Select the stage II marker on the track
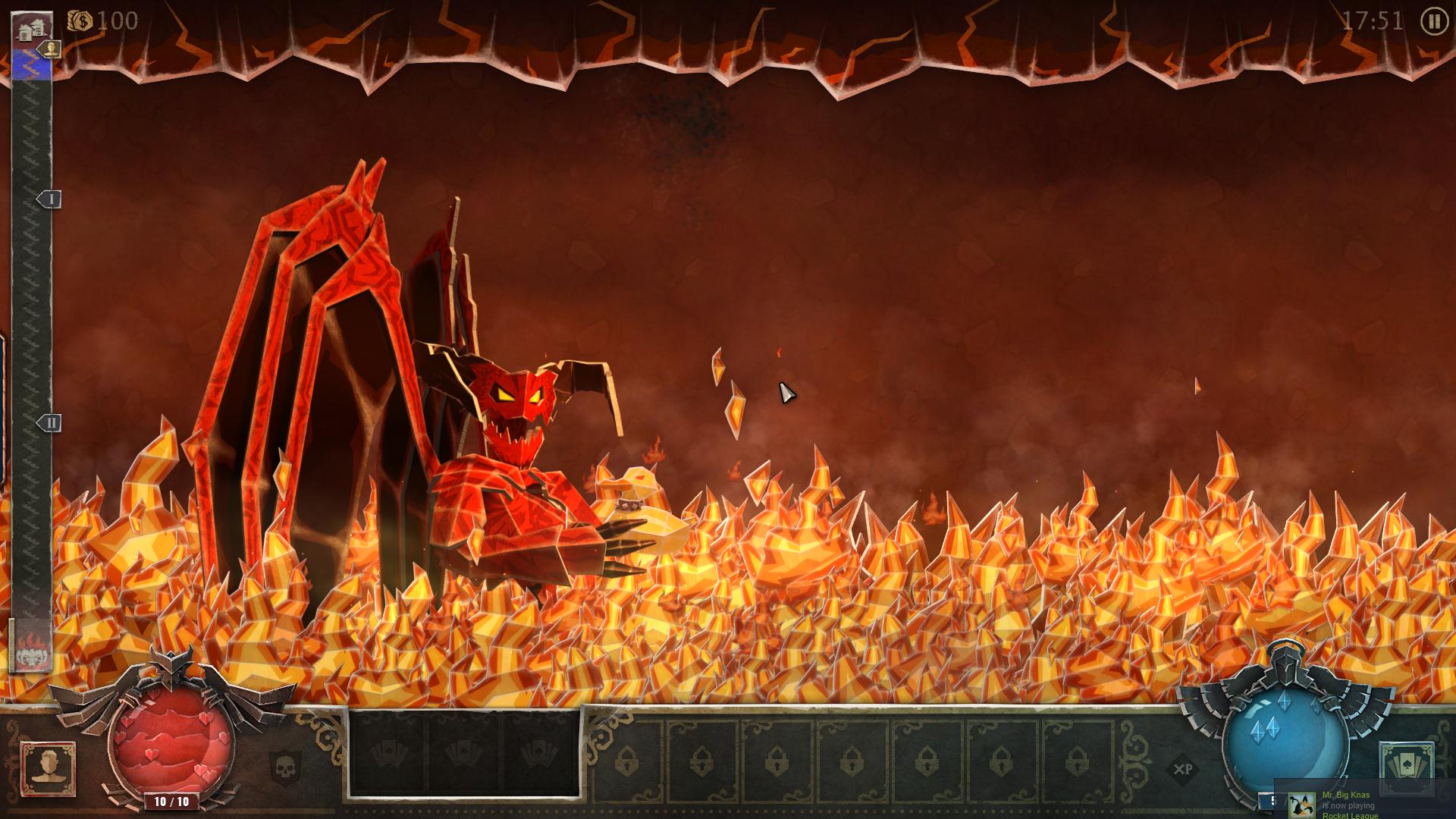Image resolution: width=1456 pixels, height=819 pixels. click(50, 422)
